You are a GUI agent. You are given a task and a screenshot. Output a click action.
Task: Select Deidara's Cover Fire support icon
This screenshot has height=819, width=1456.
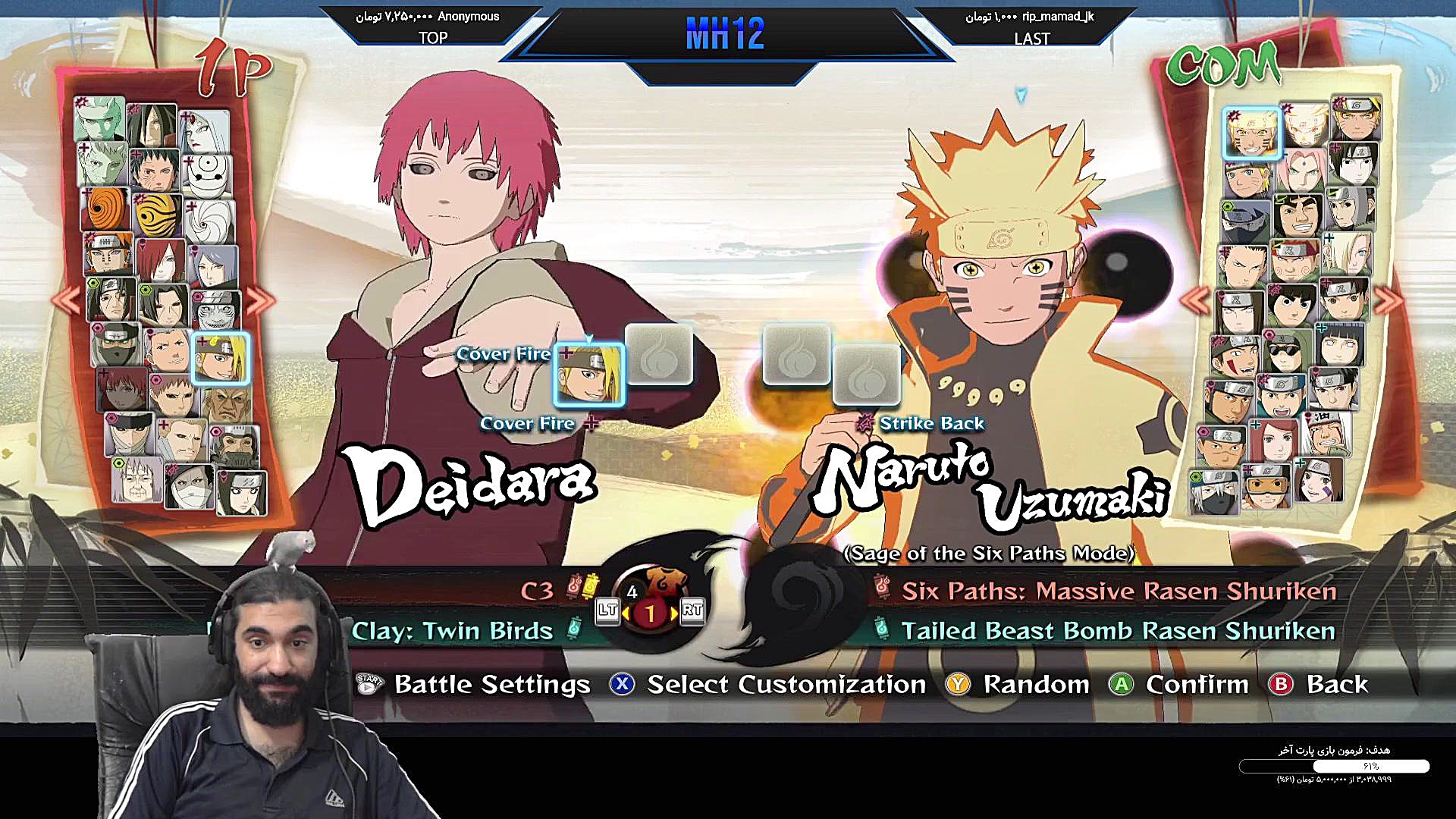[x=590, y=373]
